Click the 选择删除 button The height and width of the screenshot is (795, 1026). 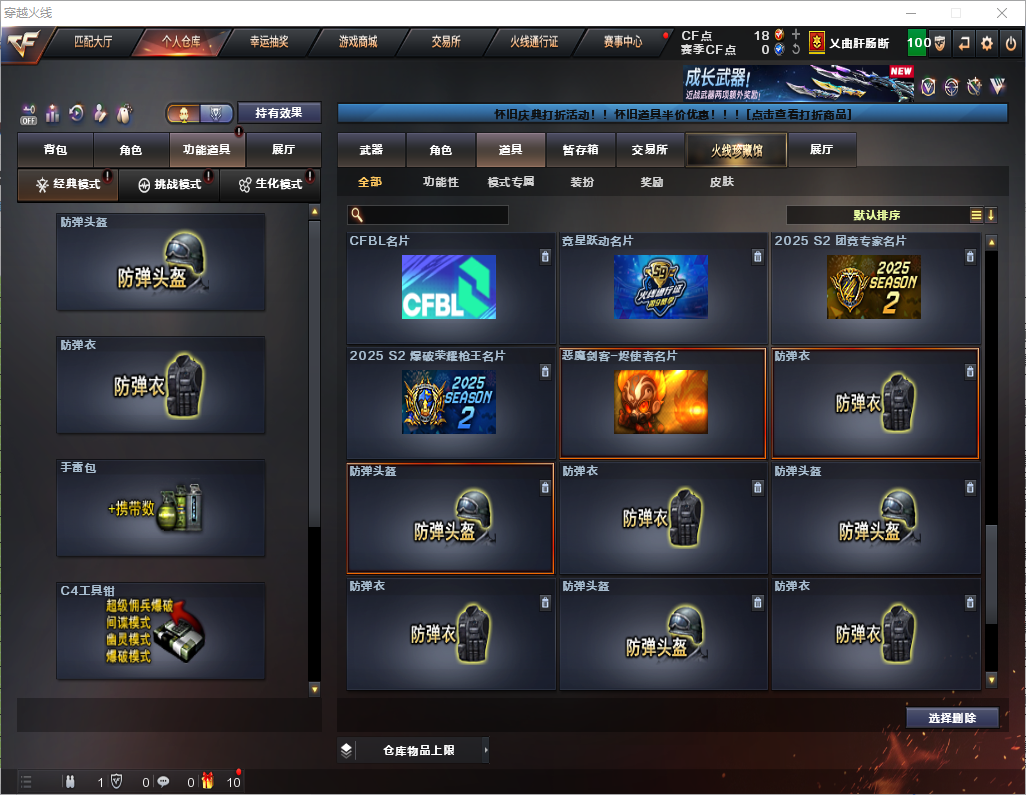point(952,718)
